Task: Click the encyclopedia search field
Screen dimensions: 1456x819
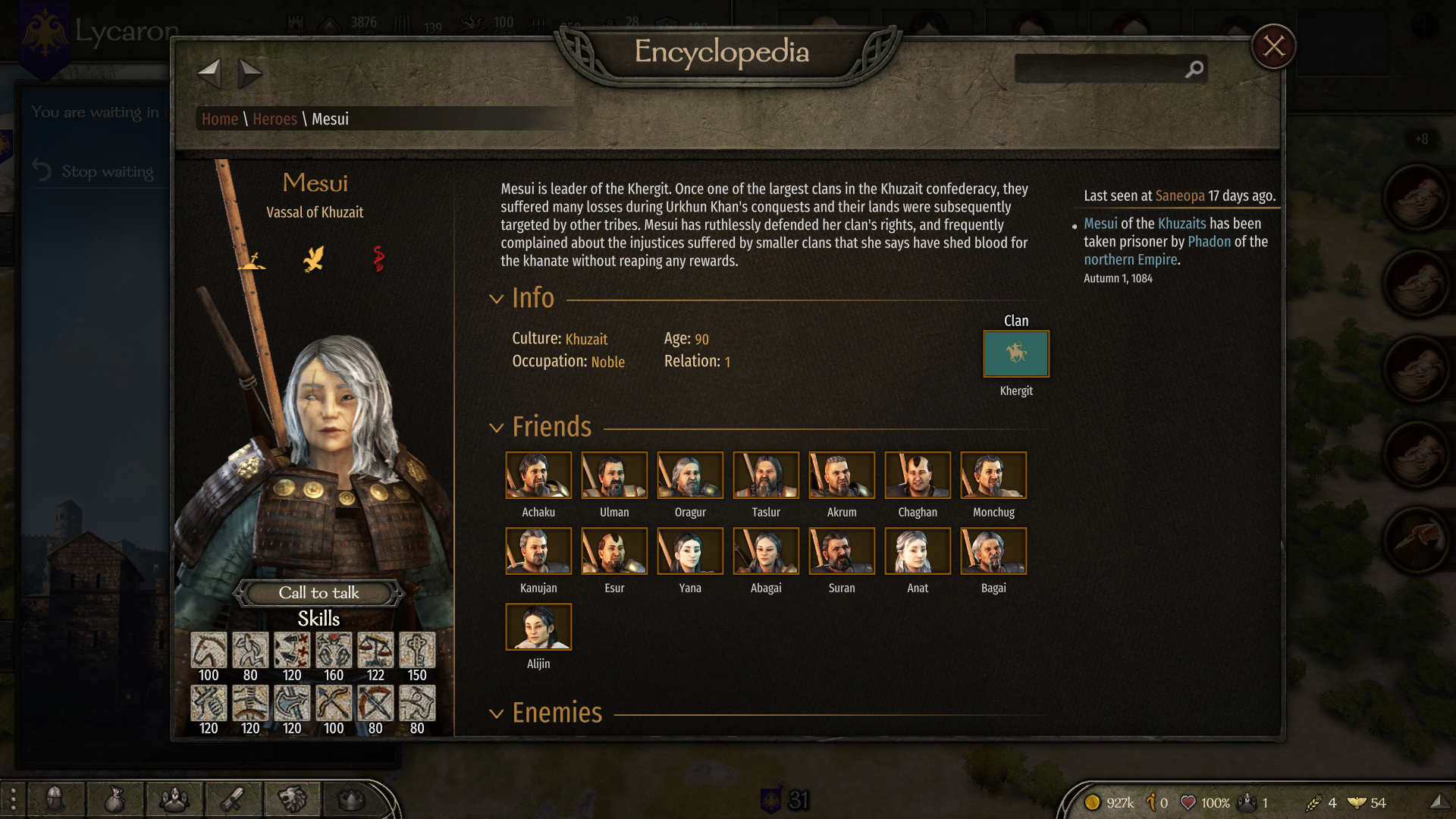Action: pos(1100,69)
